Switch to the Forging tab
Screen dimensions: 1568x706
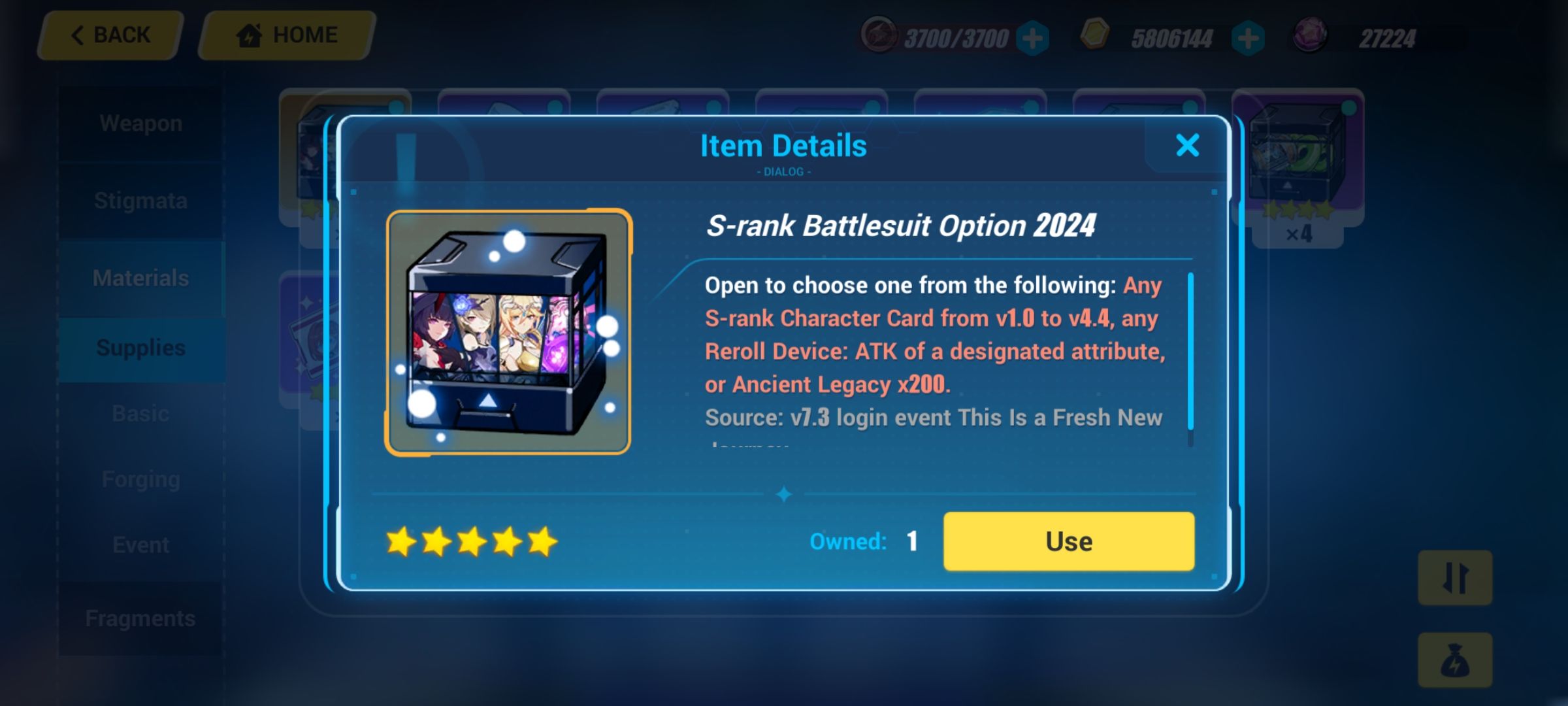point(140,478)
